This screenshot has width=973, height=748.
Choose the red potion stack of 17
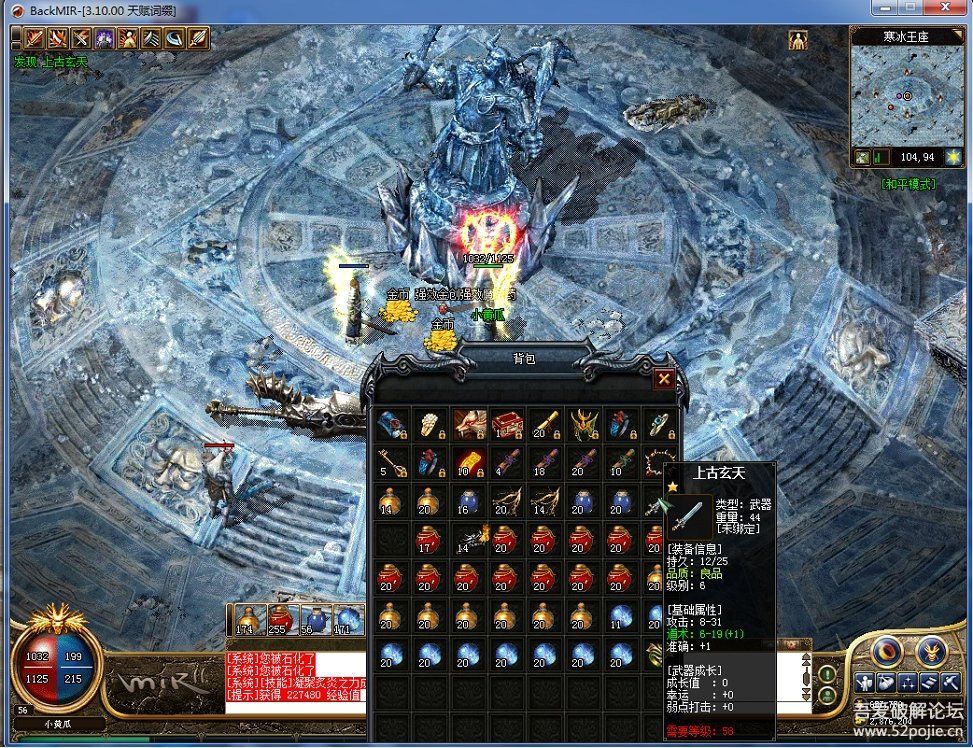(x=432, y=538)
